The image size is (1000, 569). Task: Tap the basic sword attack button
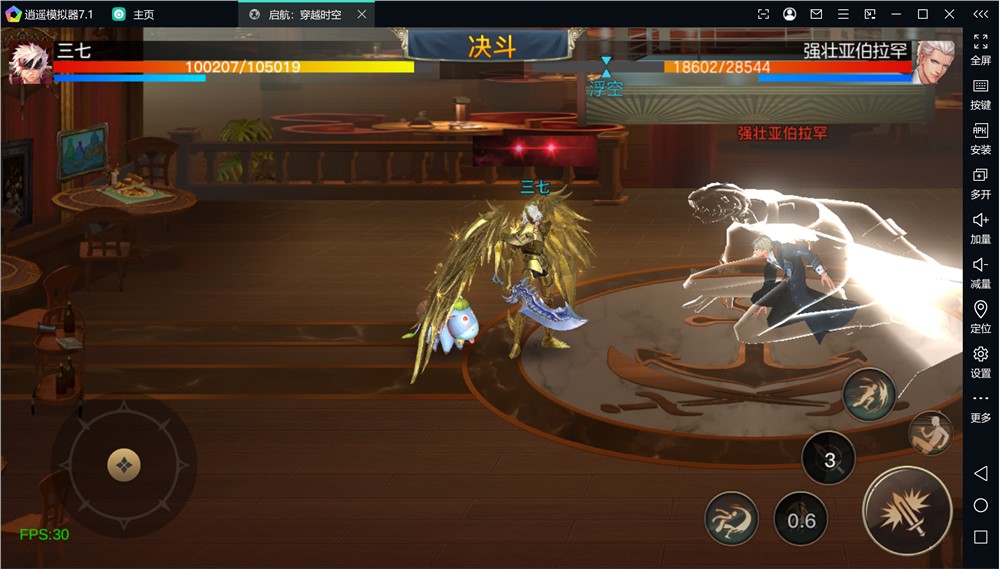907,511
